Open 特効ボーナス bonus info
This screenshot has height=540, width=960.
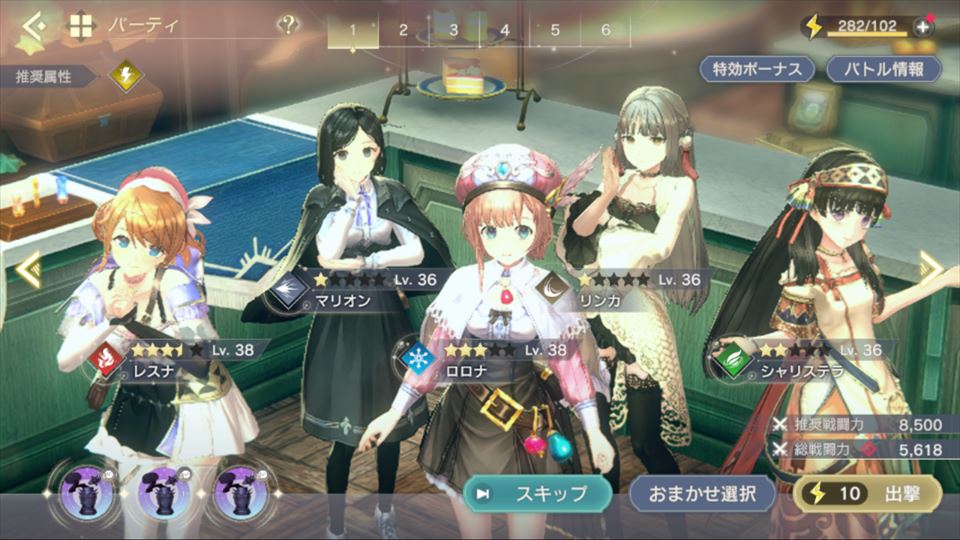point(757,69)
